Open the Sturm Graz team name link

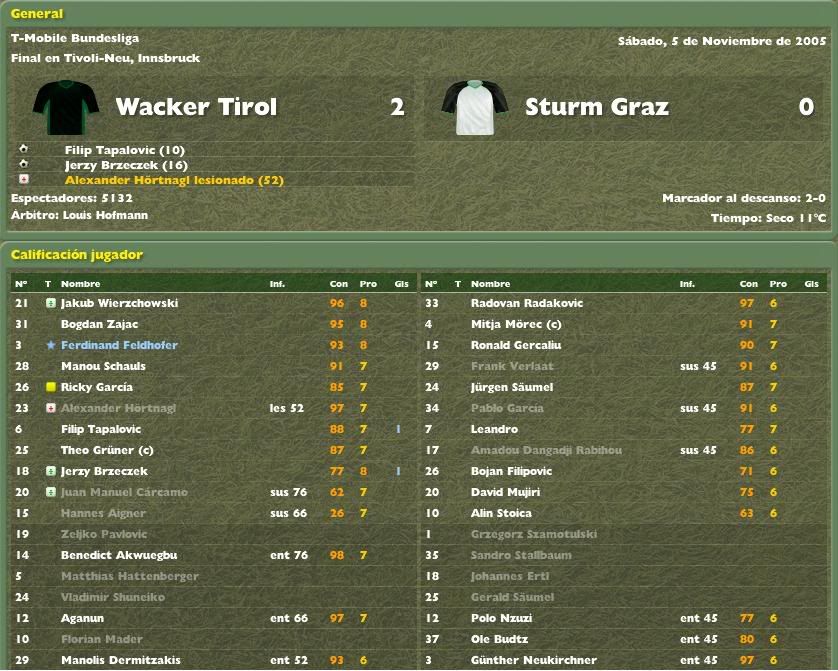[596, 107]
